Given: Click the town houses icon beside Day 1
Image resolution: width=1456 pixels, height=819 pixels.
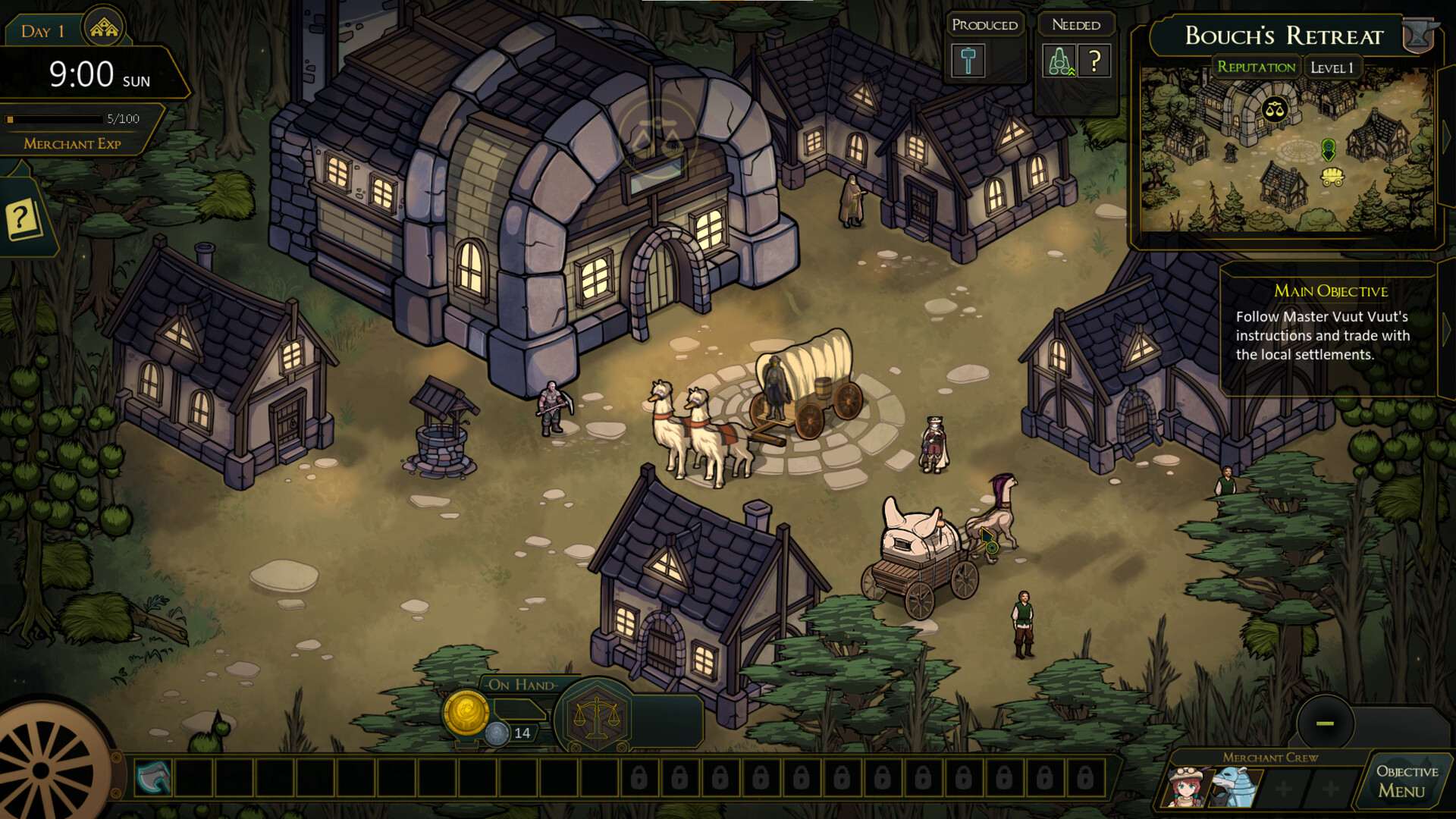Looking at the screenshot, I should (x=104, y=29).
